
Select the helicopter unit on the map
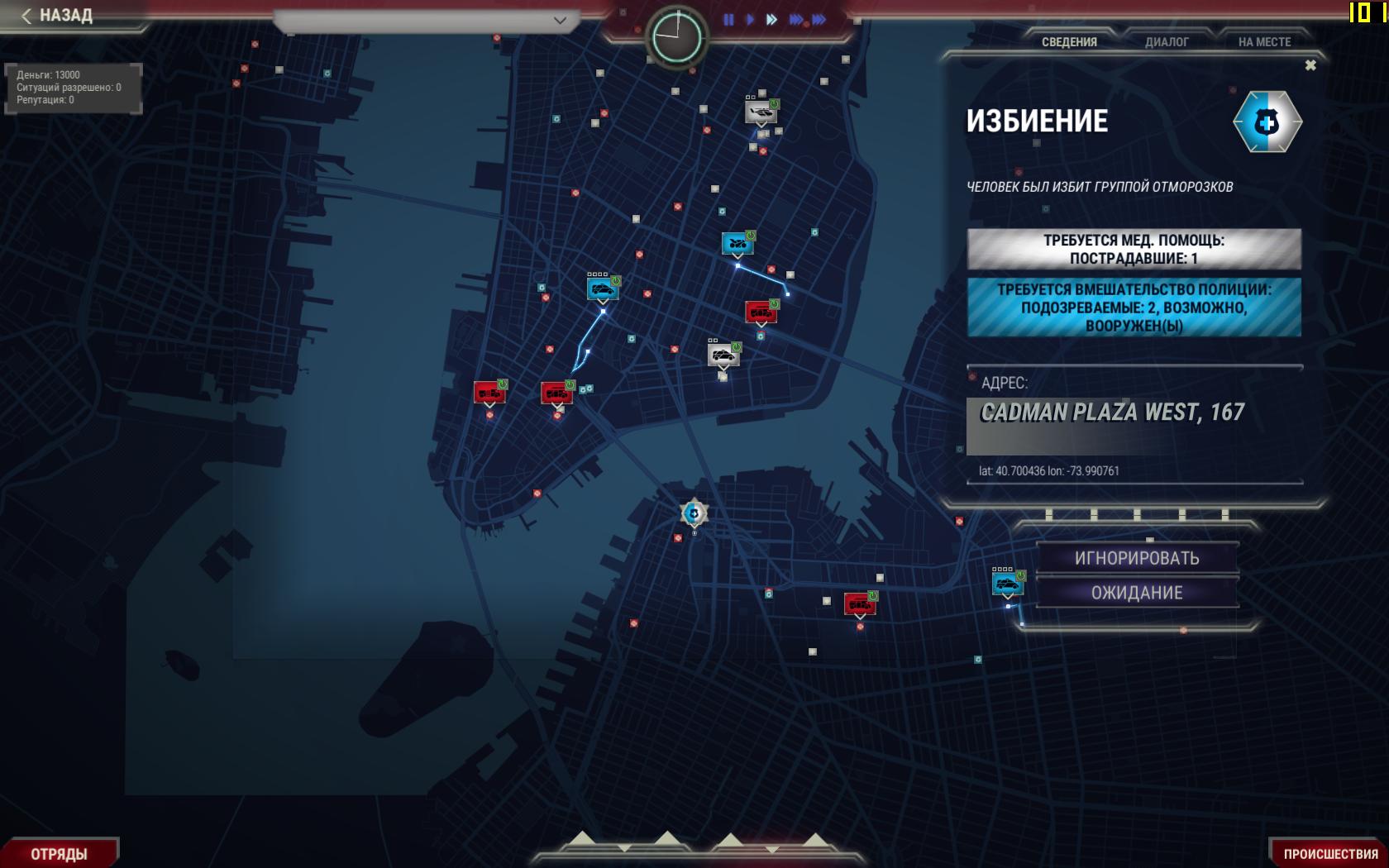[x=761, y=111]
